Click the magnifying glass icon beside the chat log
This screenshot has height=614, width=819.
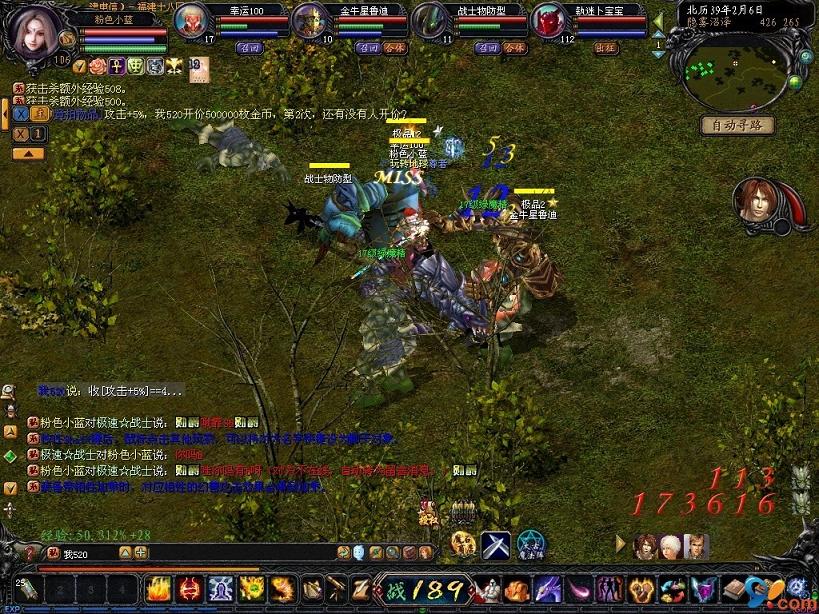pos(8,391)
